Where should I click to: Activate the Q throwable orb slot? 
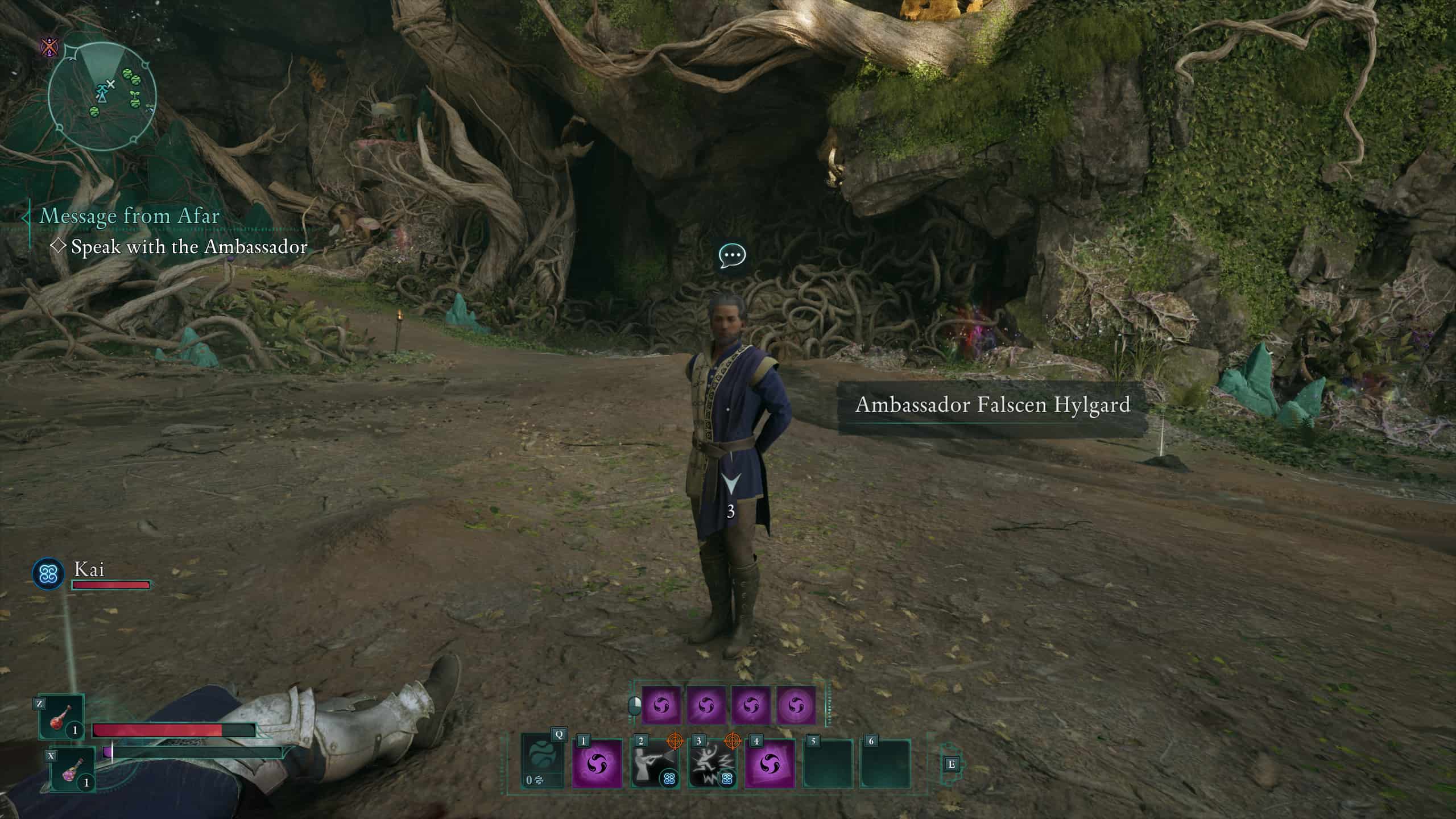click(543, 762)
